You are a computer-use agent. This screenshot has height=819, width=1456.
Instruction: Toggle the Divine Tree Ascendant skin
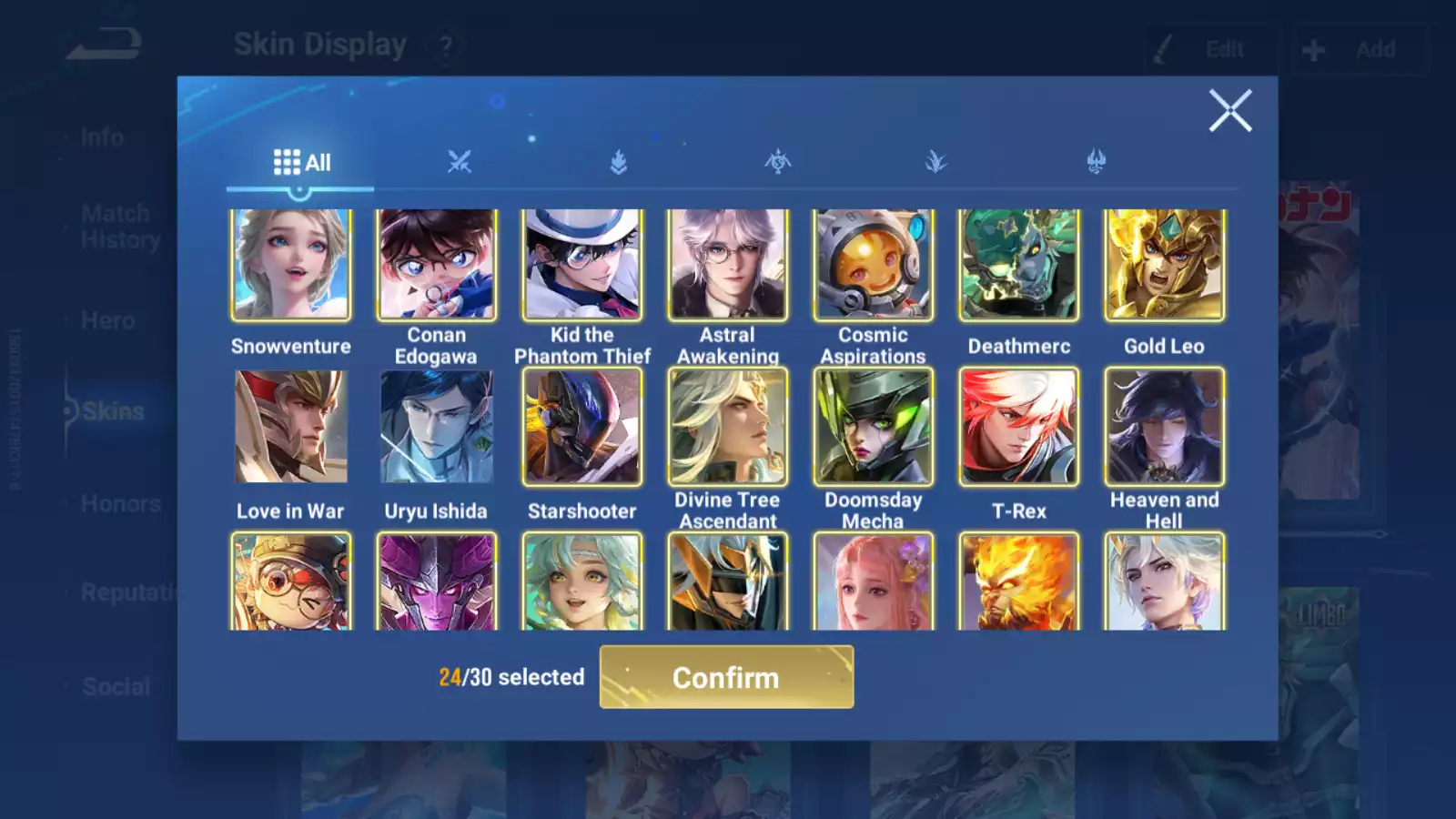[728, 427]
